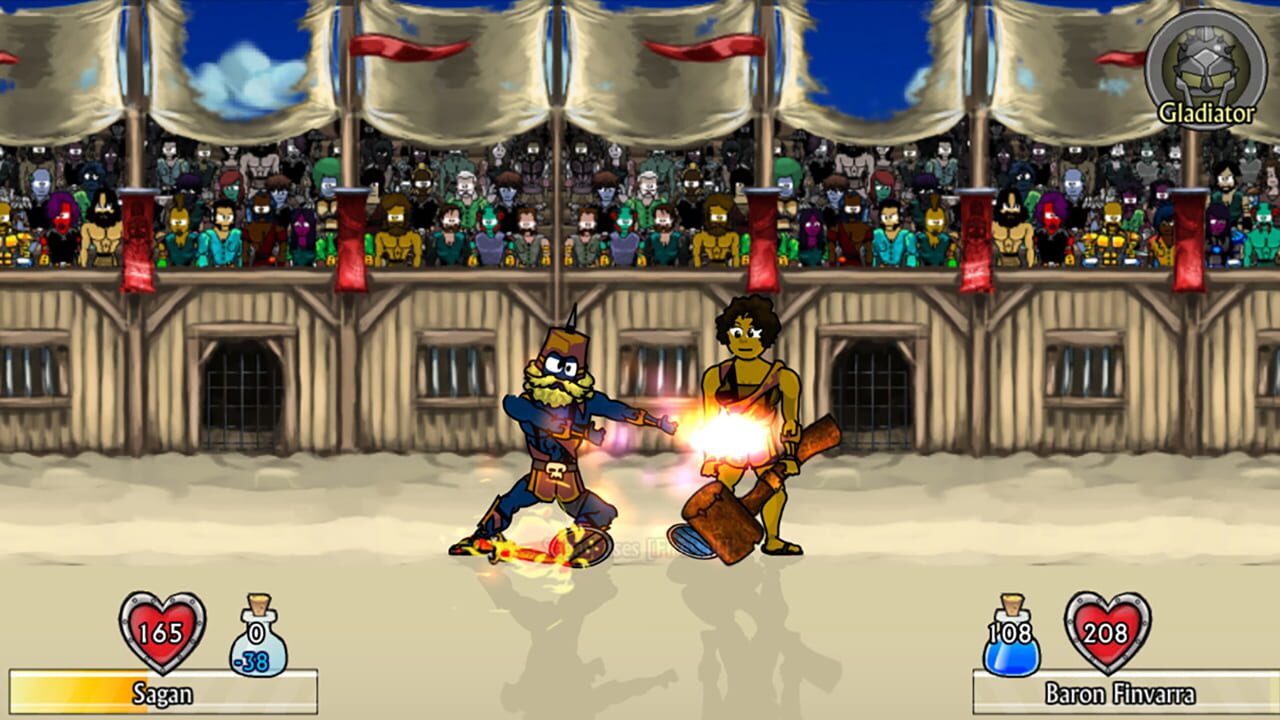Click the red banner flag above the arena
1280x720 pixels.
(x=380, y=45)
